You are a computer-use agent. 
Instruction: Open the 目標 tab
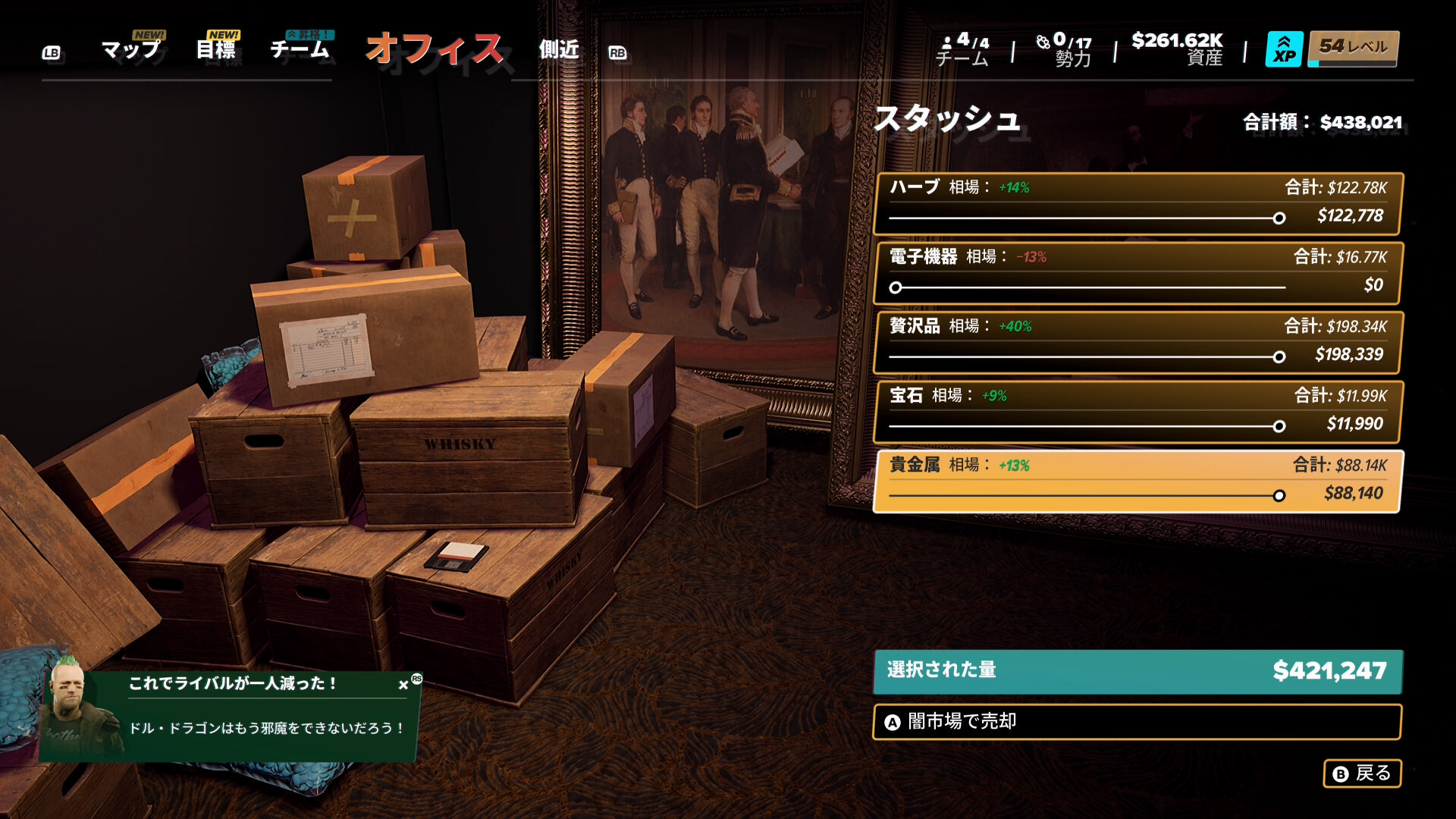pyautogui.click(x=216, y=50)
